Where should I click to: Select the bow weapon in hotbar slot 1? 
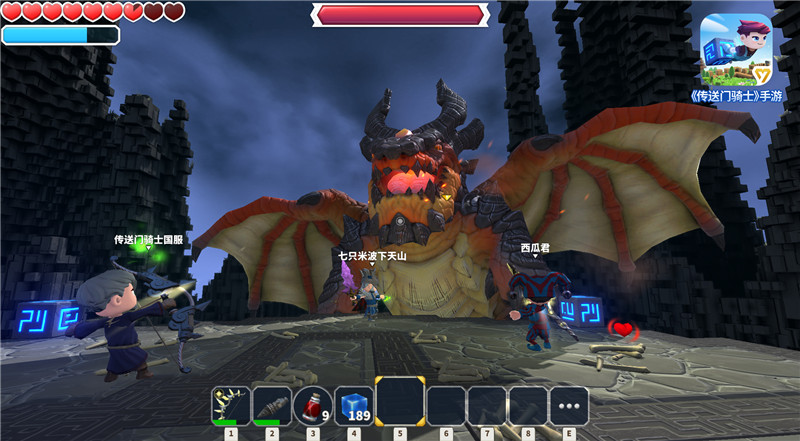click(x=231, y=406)
